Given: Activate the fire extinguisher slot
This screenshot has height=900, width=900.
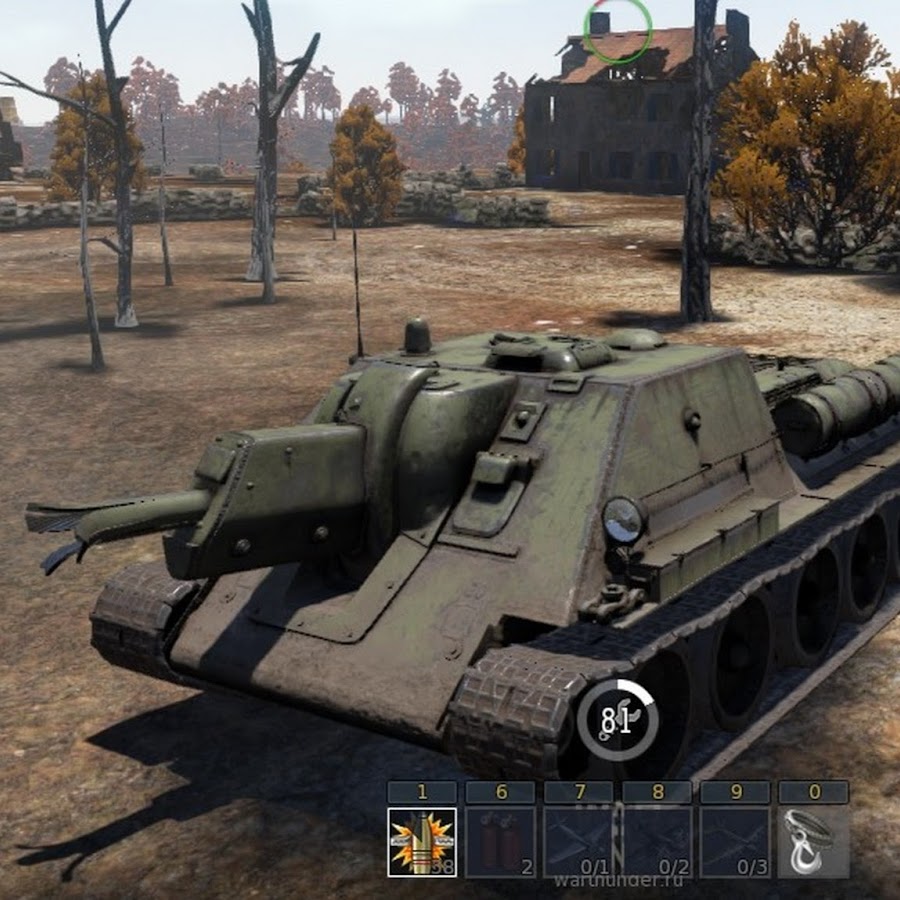Looking at the screenshot, I should coord(500,842).
